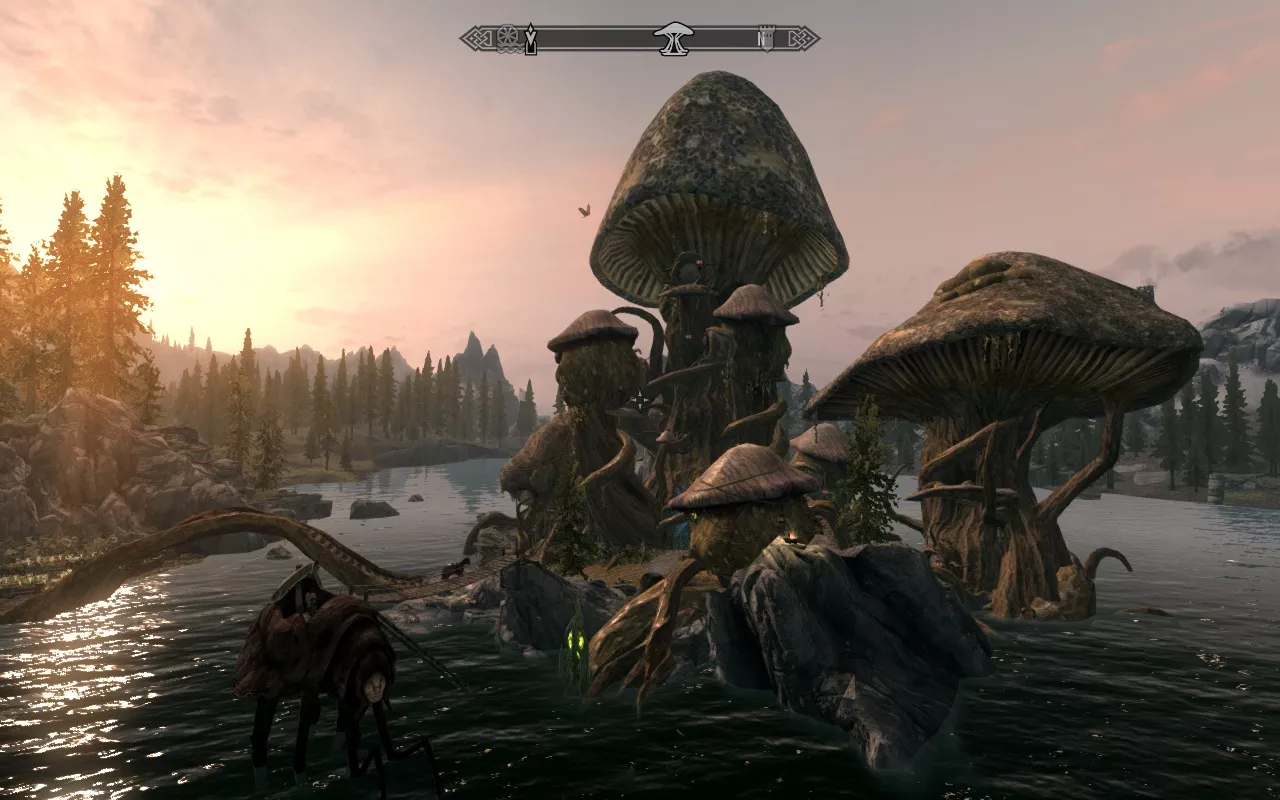
Task: Click the water mill marker on the compass
Action: click(x=507, y=38)
